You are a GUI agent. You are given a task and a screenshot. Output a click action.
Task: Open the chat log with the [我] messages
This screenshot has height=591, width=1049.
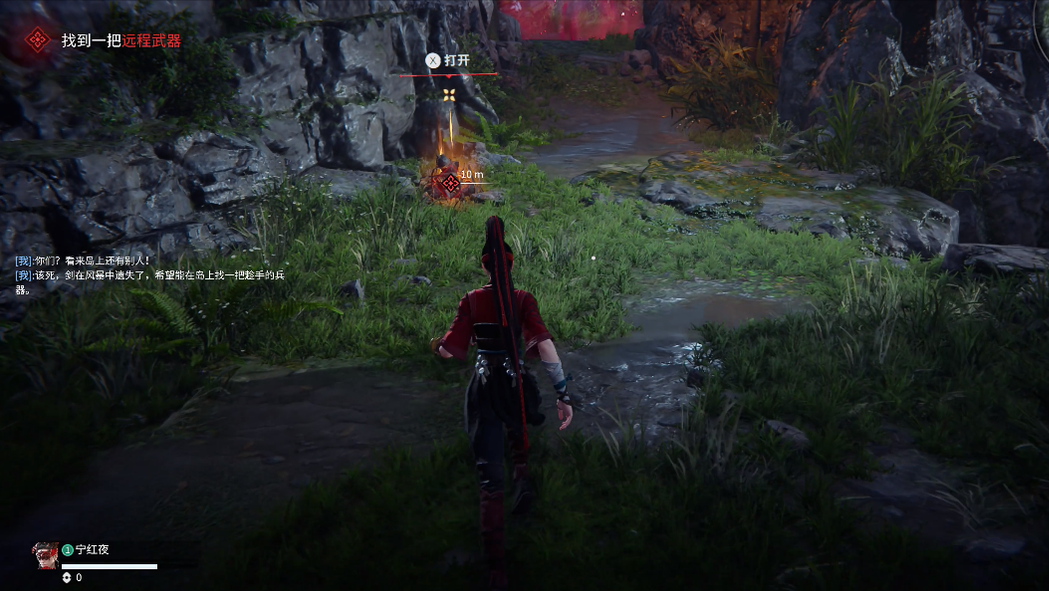click(150, 274)
